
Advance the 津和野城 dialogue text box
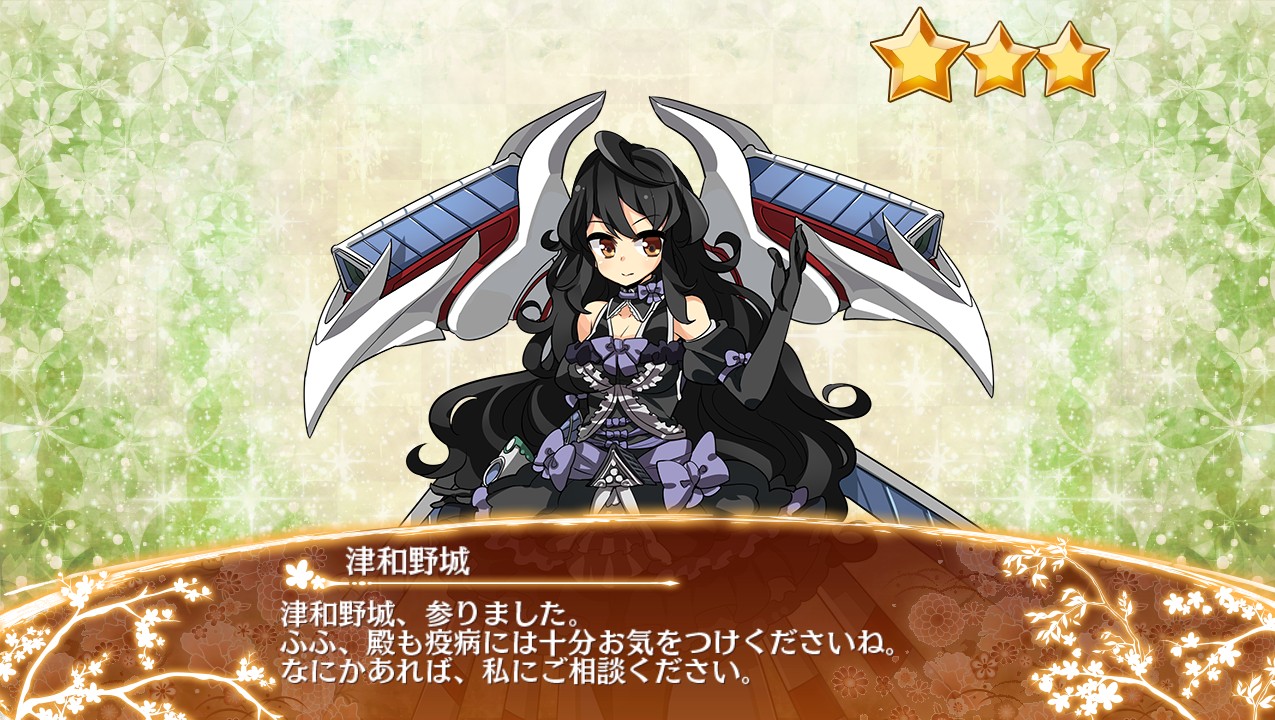coord(636,640)
